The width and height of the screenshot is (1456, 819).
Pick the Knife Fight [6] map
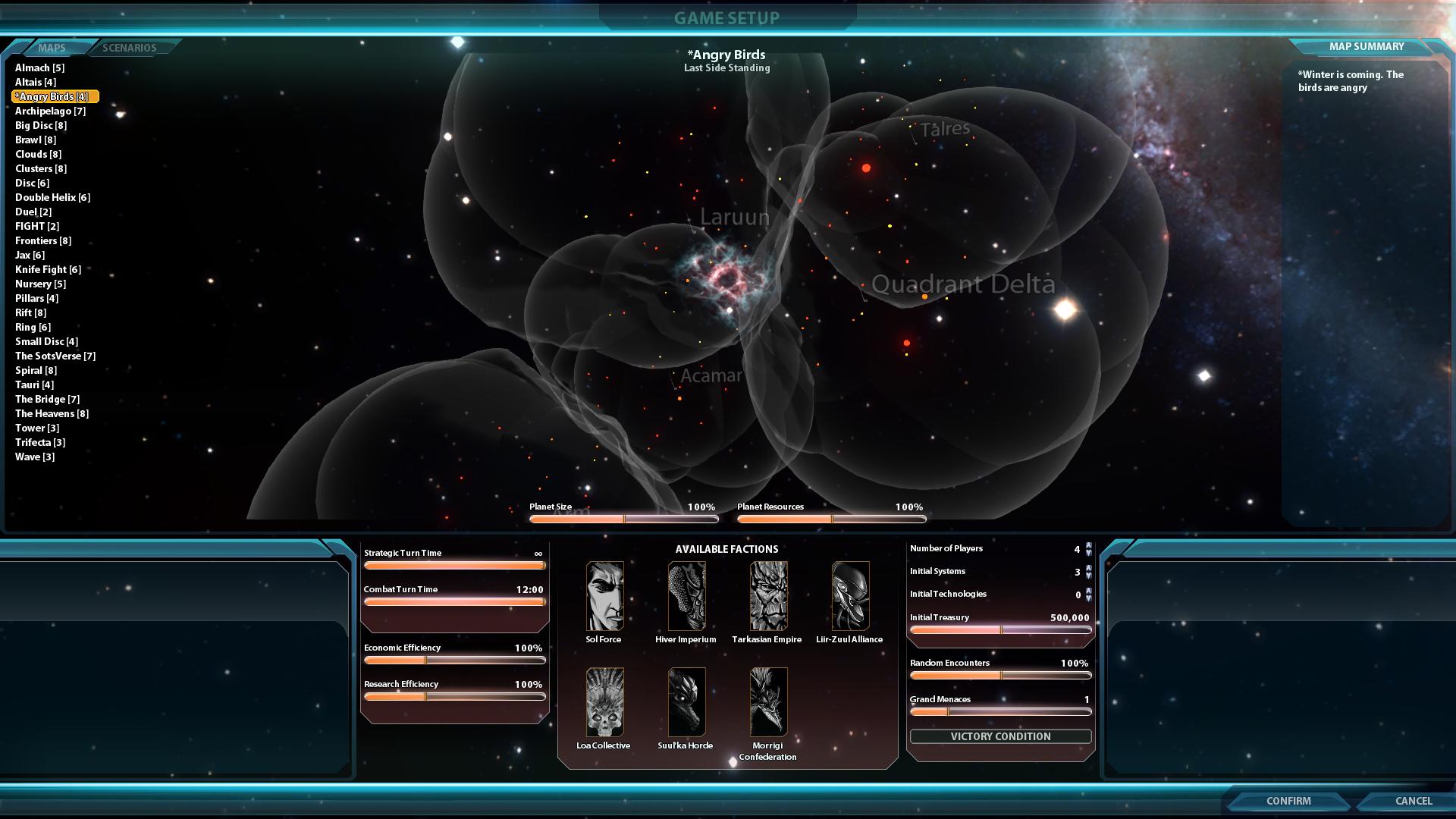pyautogui.click(x=48, y=270)
